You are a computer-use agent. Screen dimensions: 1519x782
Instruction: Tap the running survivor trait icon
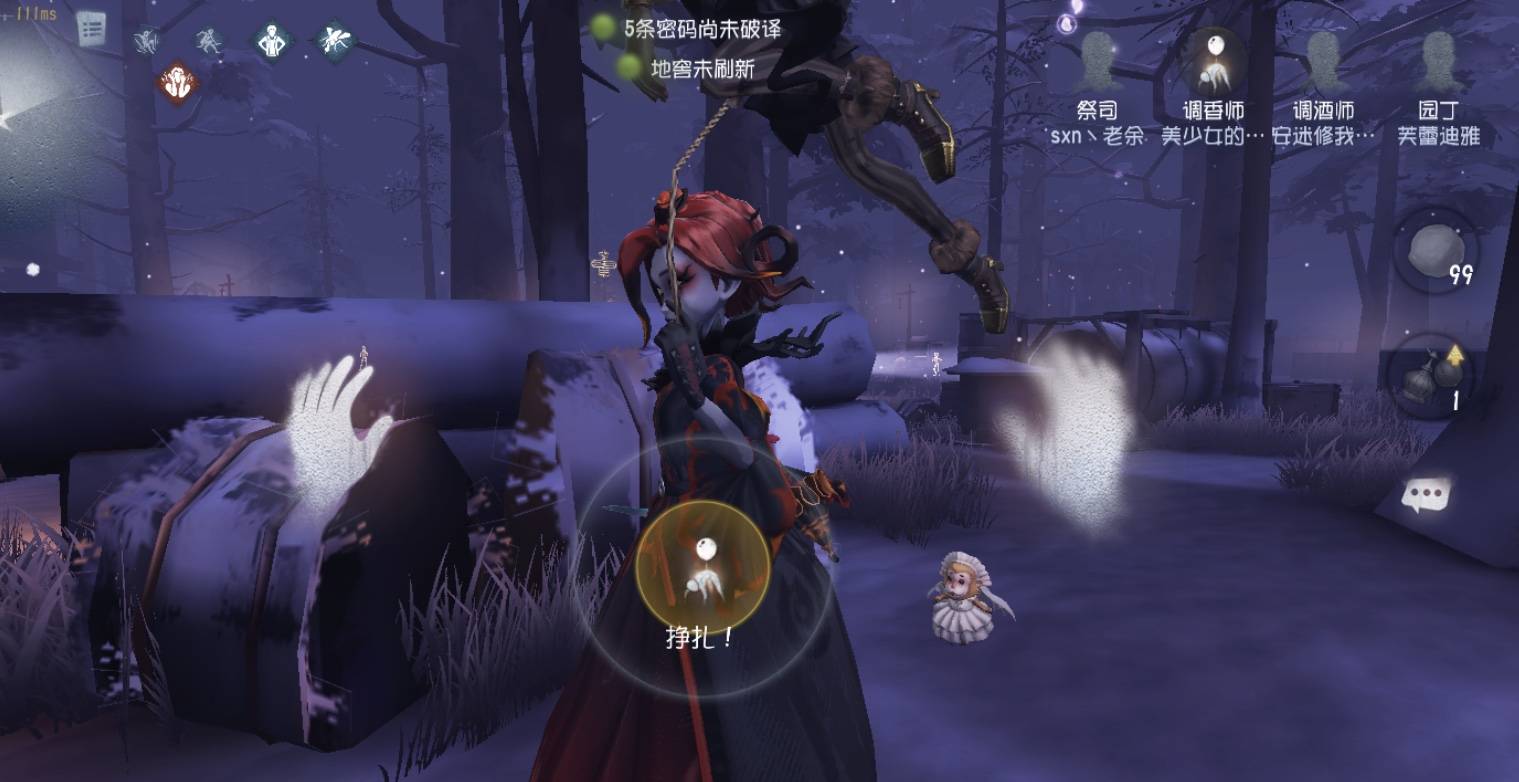(x=209, y=40)
